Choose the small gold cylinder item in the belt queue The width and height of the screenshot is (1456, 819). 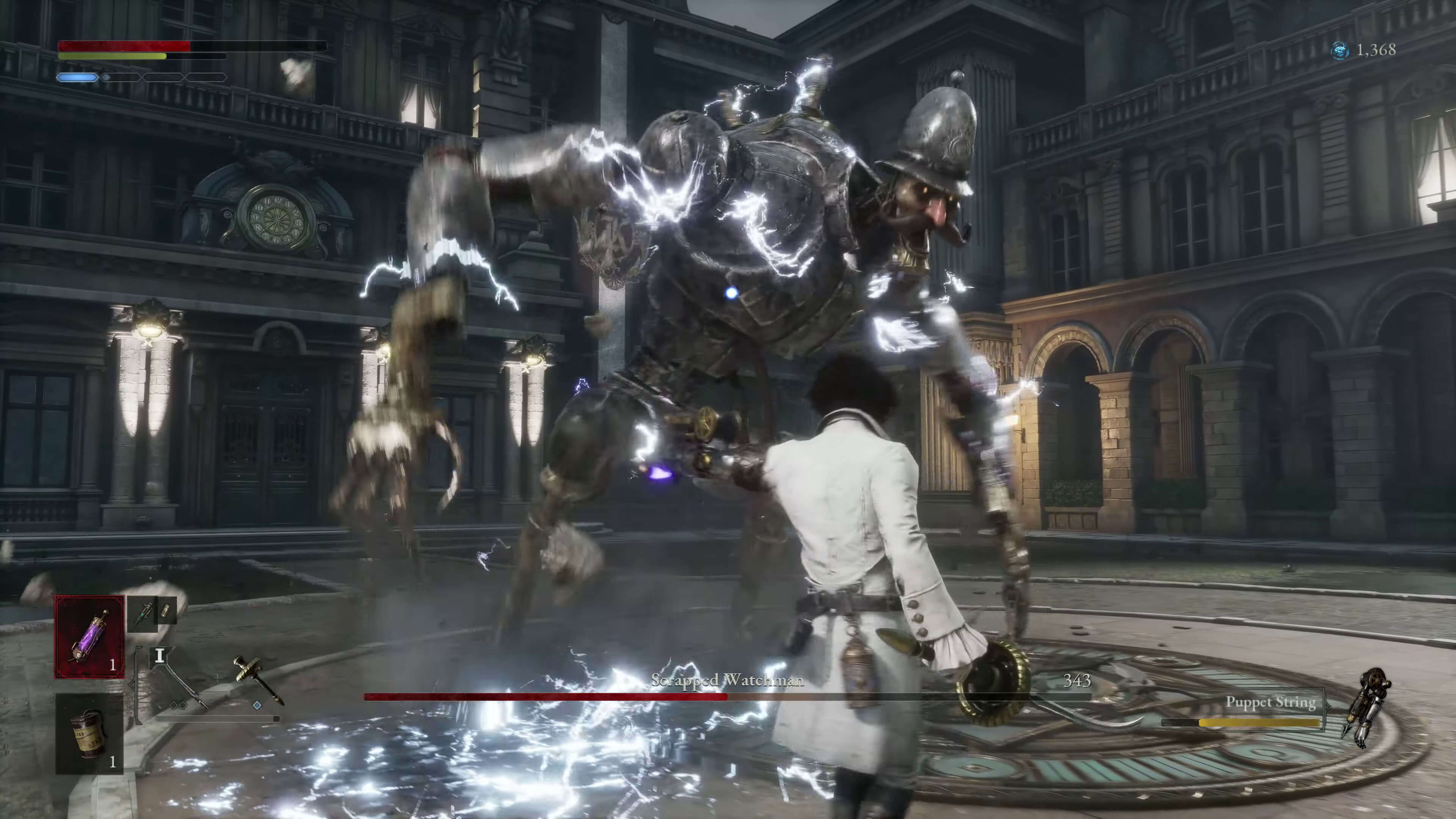pyautogui.click(x=166, y=611)
